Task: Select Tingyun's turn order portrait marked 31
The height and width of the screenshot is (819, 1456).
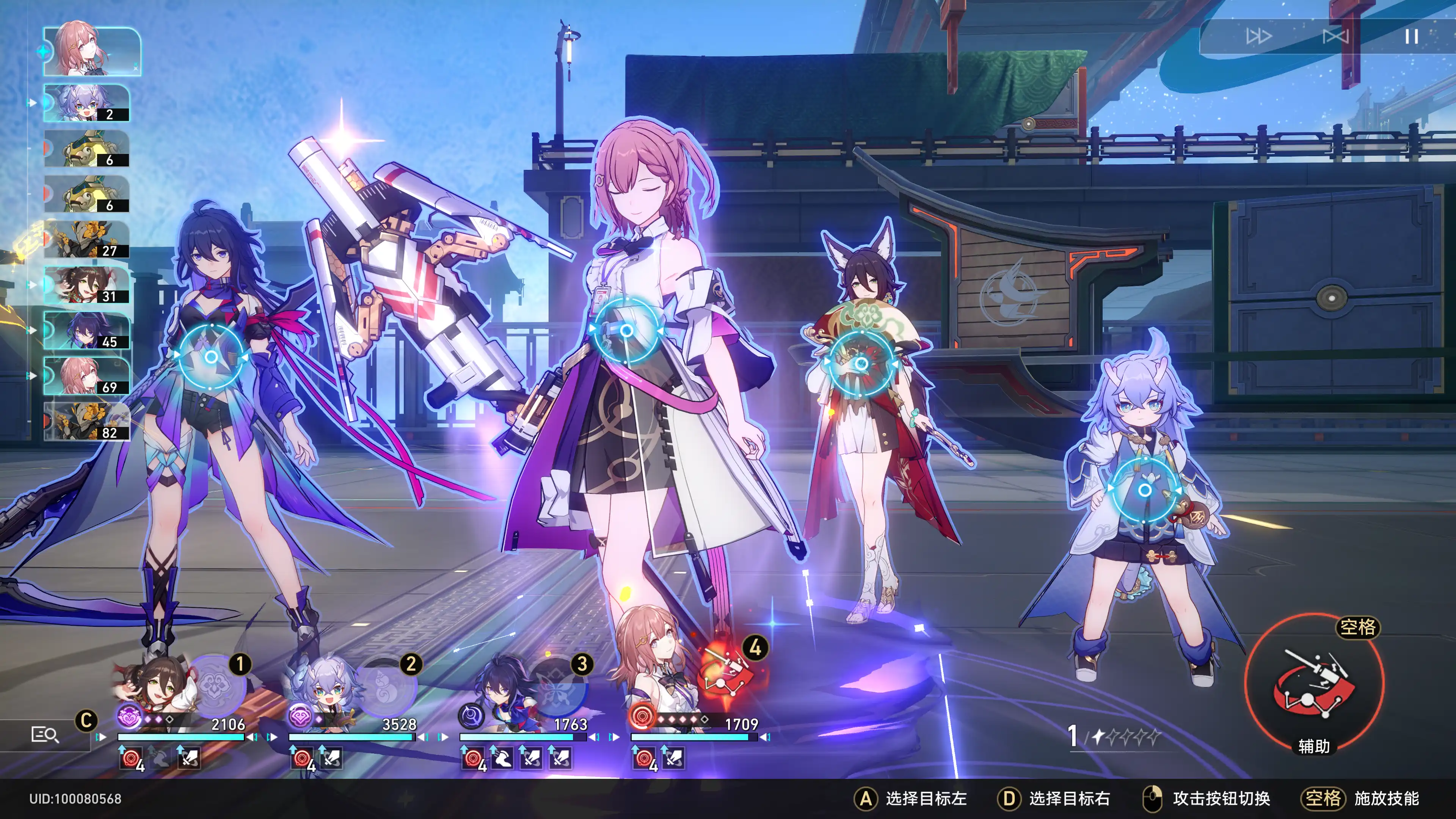Action: click(86, 285)
